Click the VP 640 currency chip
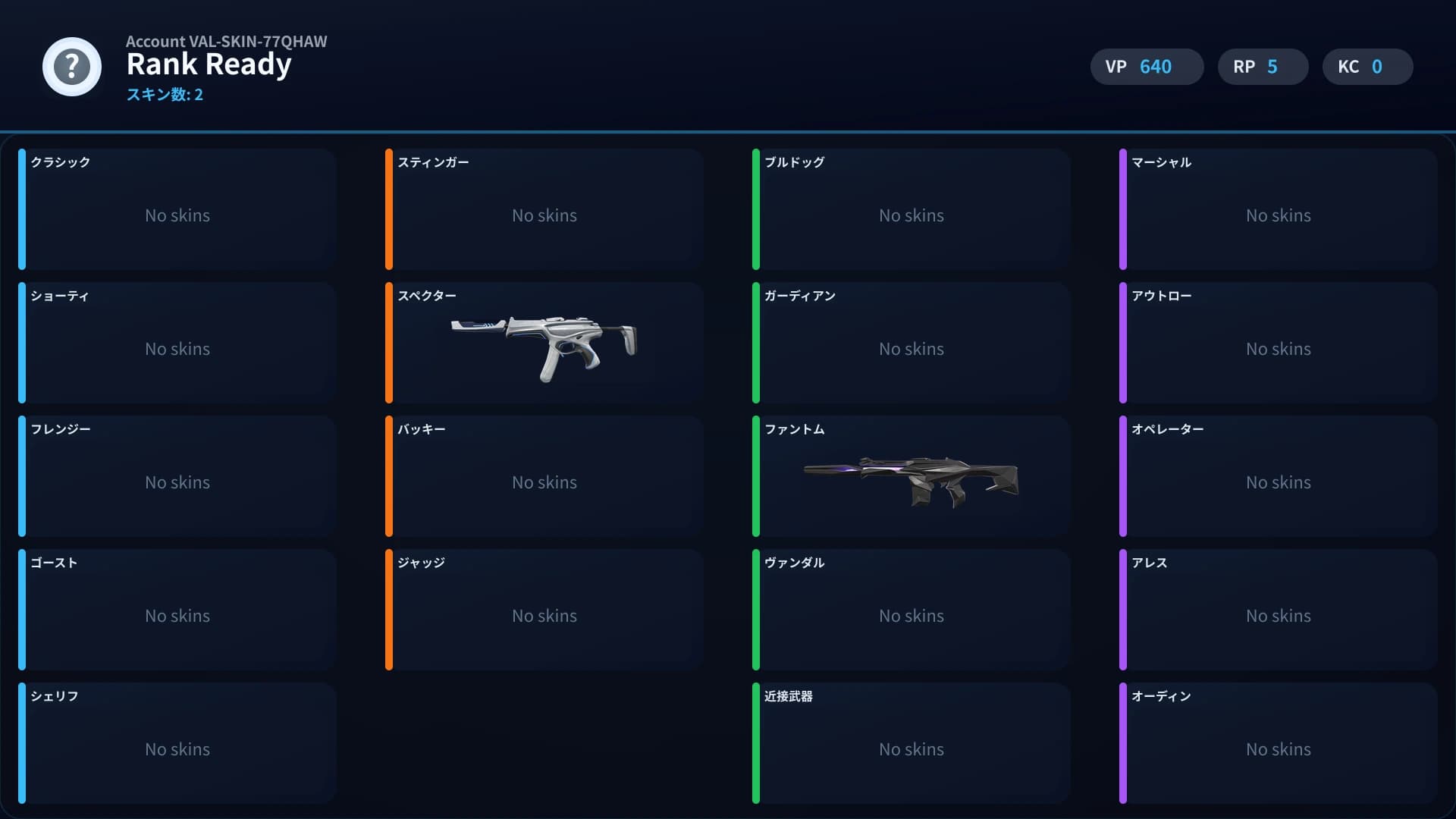 tap(1147, 67)
